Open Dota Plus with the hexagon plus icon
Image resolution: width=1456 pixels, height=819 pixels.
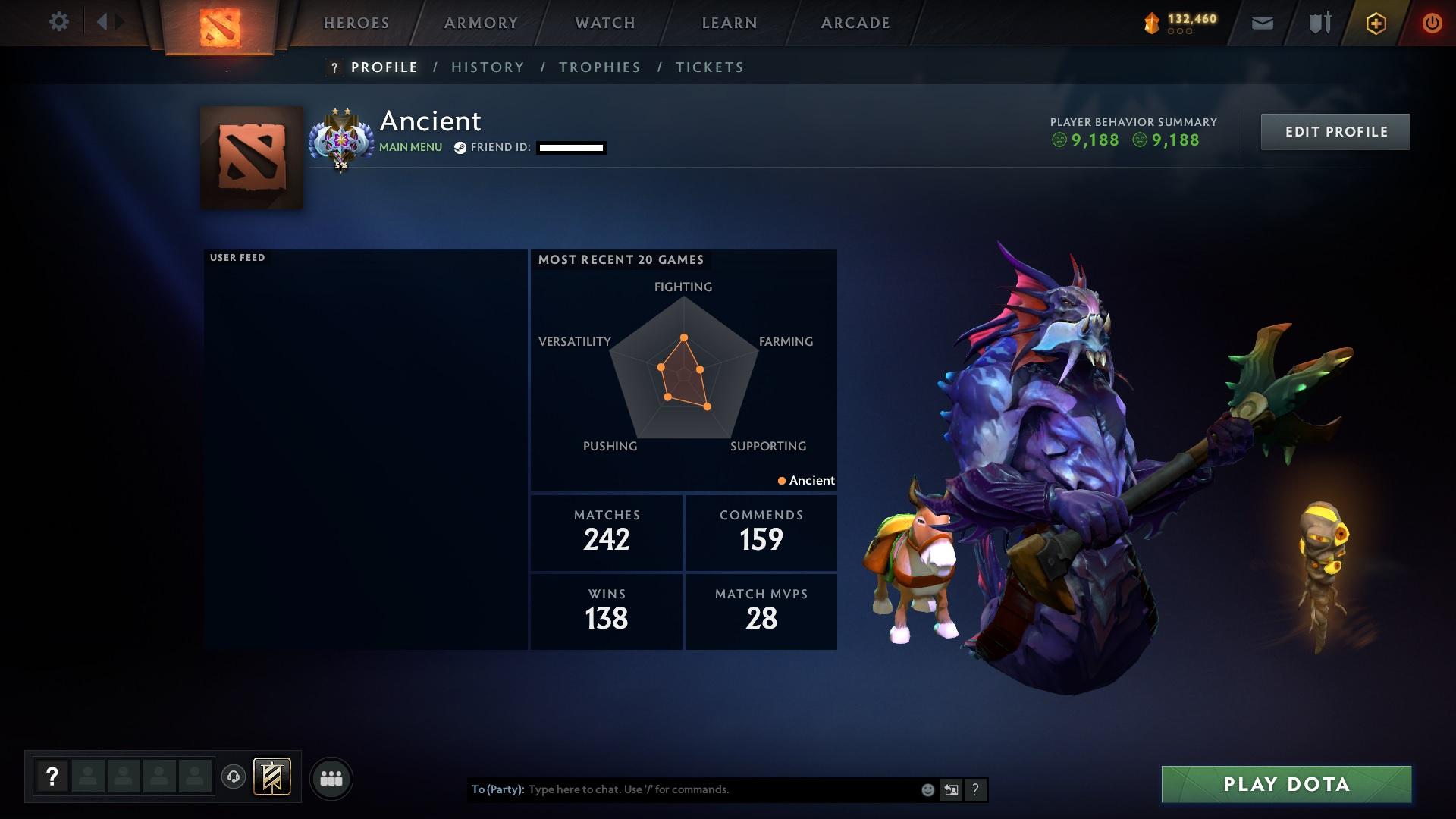1375,23
